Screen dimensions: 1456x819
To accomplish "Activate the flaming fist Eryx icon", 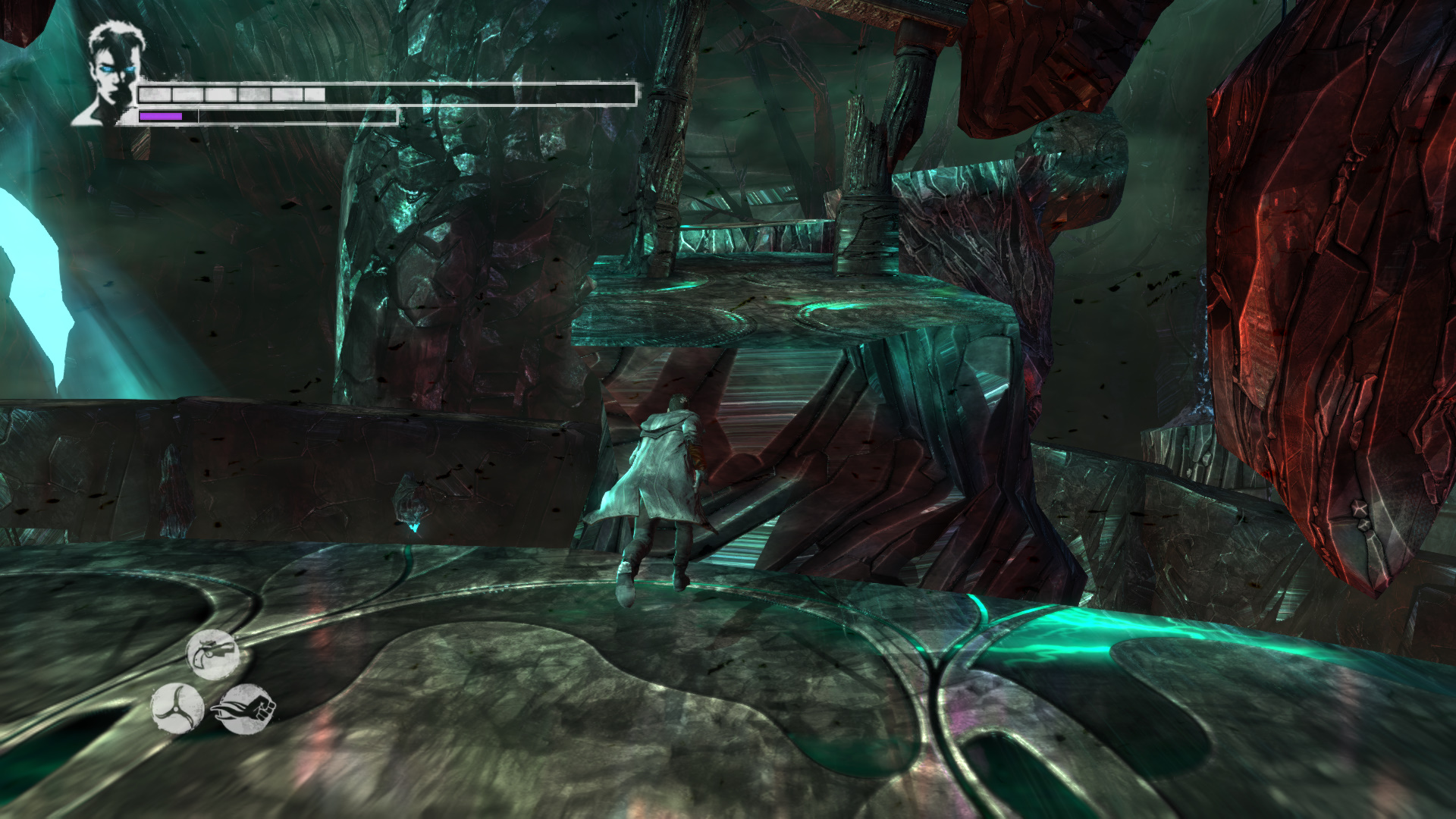I will click(246, 709).
